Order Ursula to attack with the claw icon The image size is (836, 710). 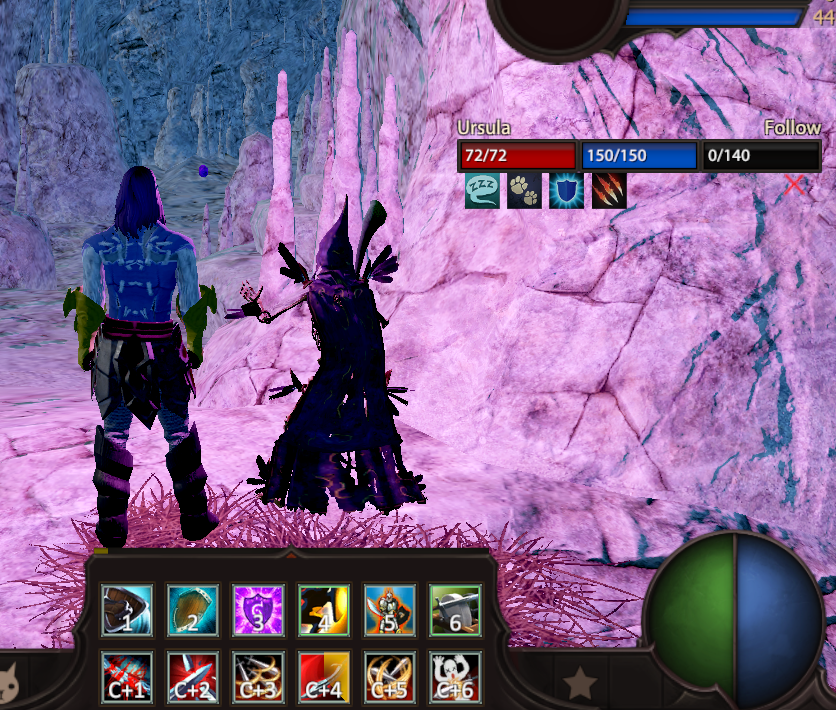click(609, 190)
